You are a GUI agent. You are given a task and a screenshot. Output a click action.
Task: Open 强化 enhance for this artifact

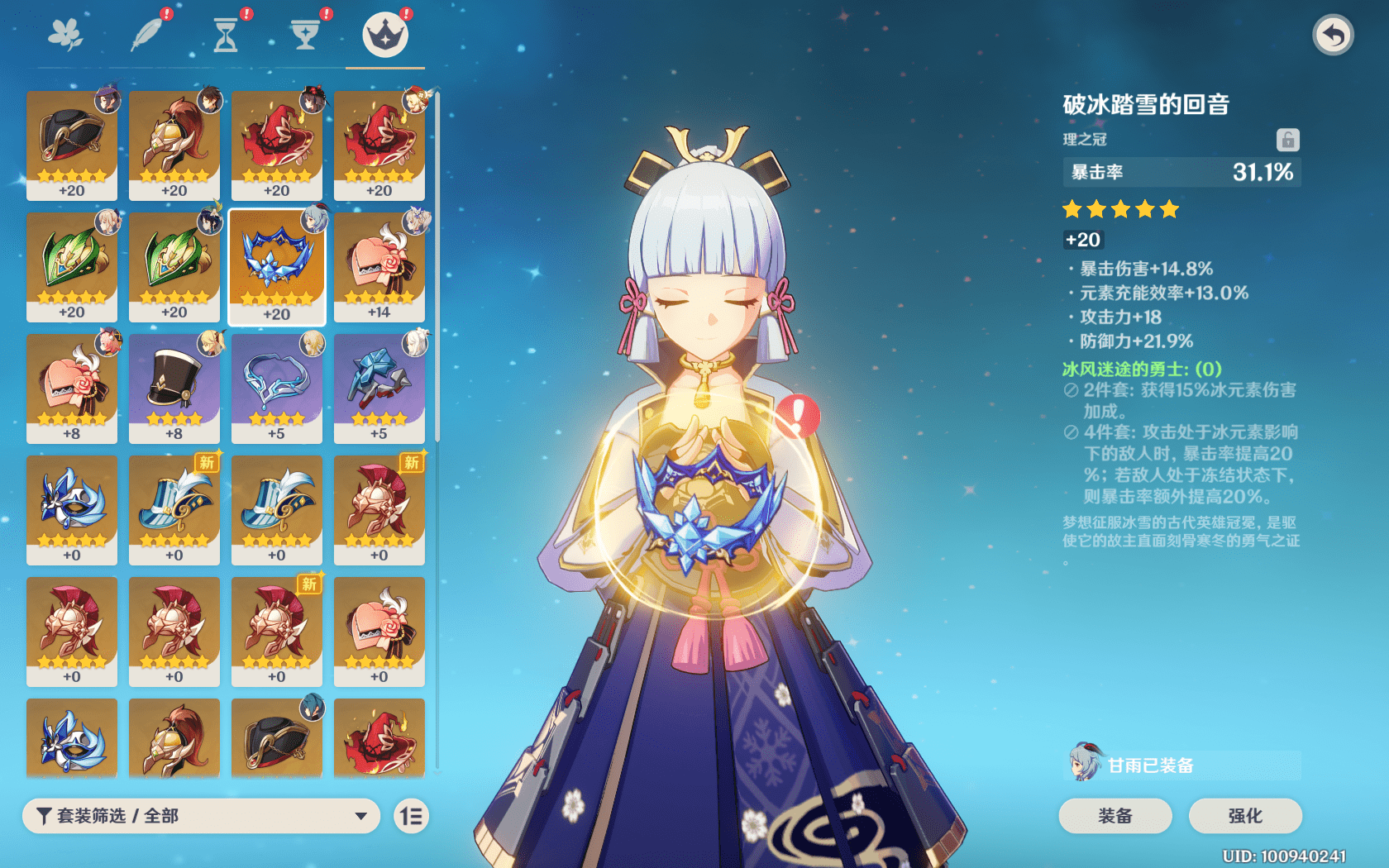[1244, 816]
